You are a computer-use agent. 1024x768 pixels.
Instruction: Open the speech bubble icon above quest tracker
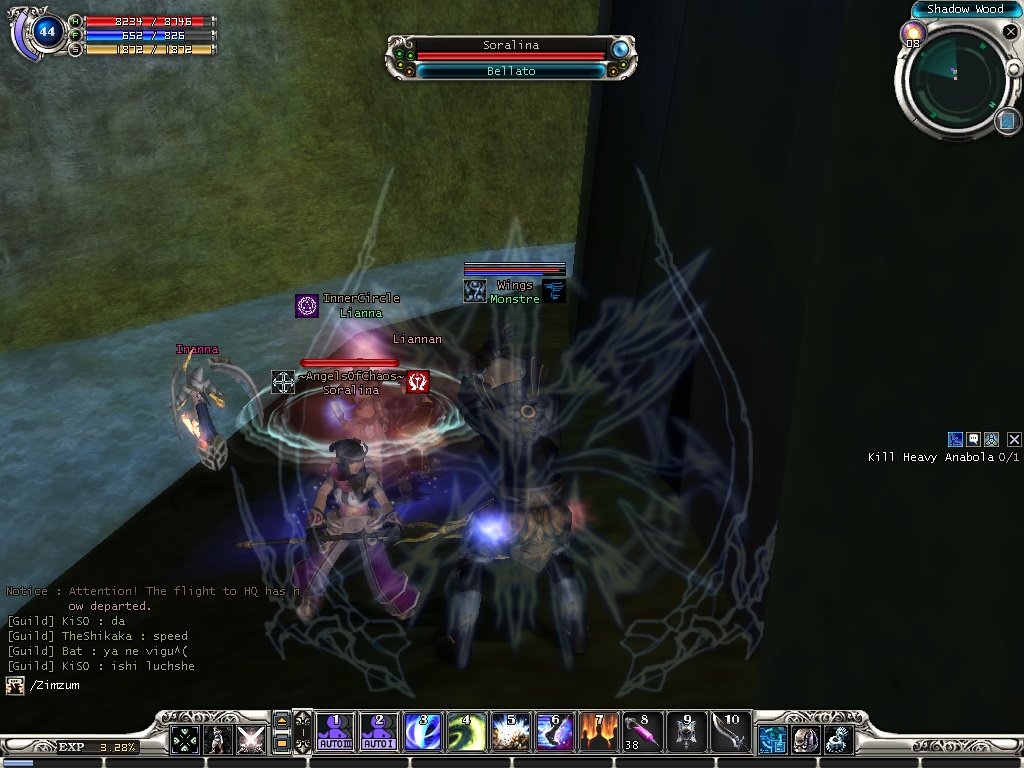973,439
